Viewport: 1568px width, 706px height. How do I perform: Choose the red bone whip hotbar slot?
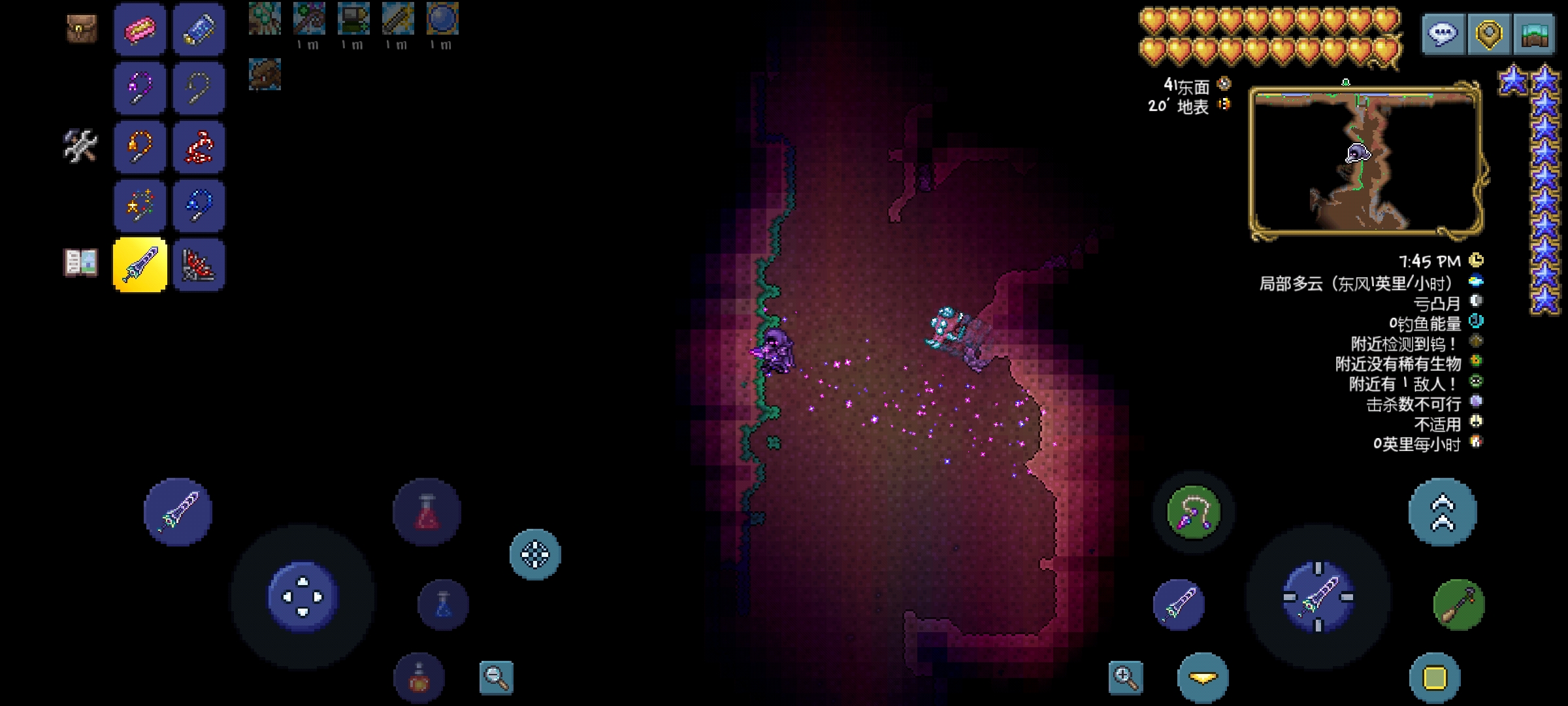199,147
